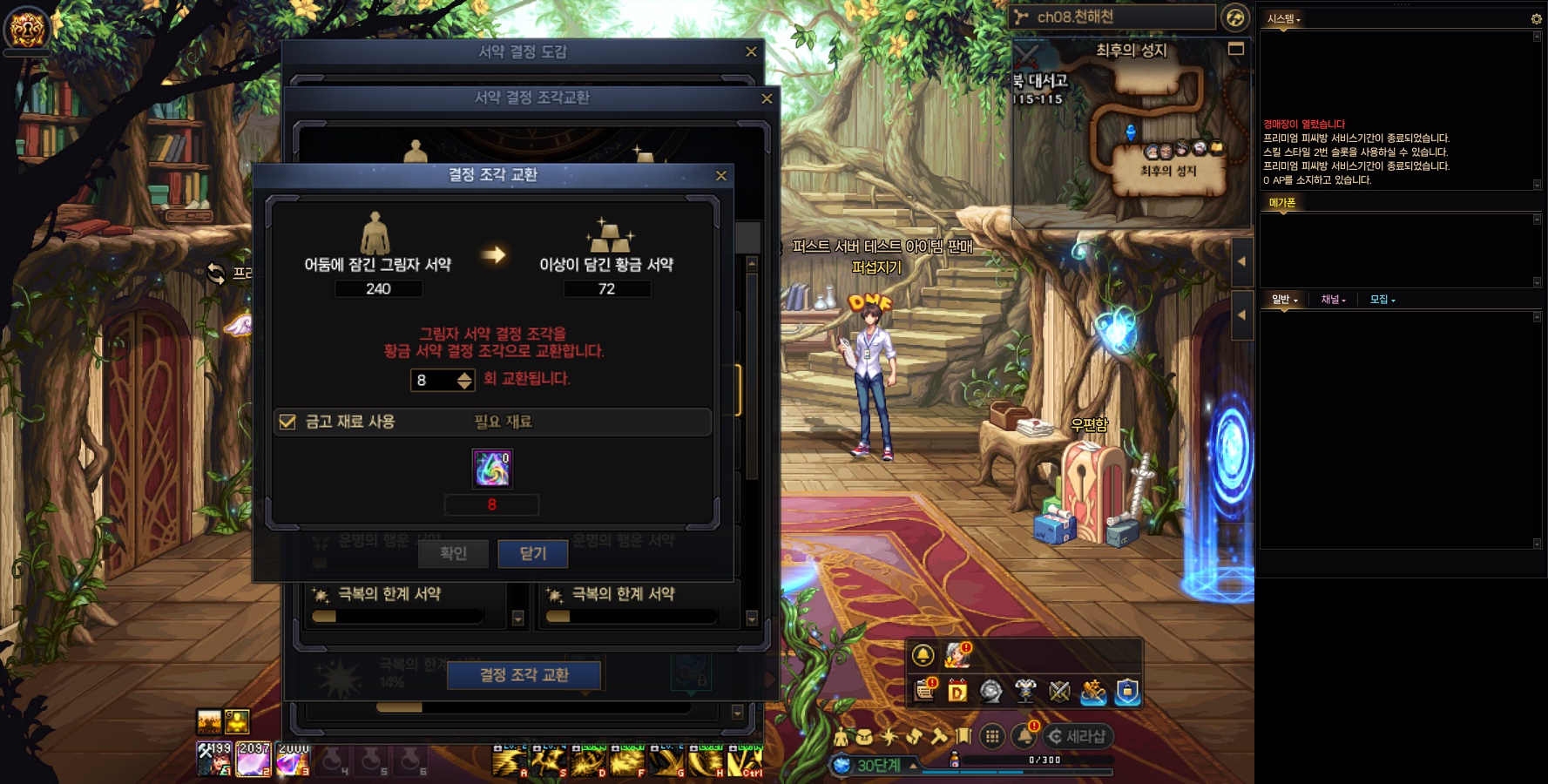Open the grid menu icon beside 세라샵
This screenshot has width=1548, height=784.
coord(991,737)
